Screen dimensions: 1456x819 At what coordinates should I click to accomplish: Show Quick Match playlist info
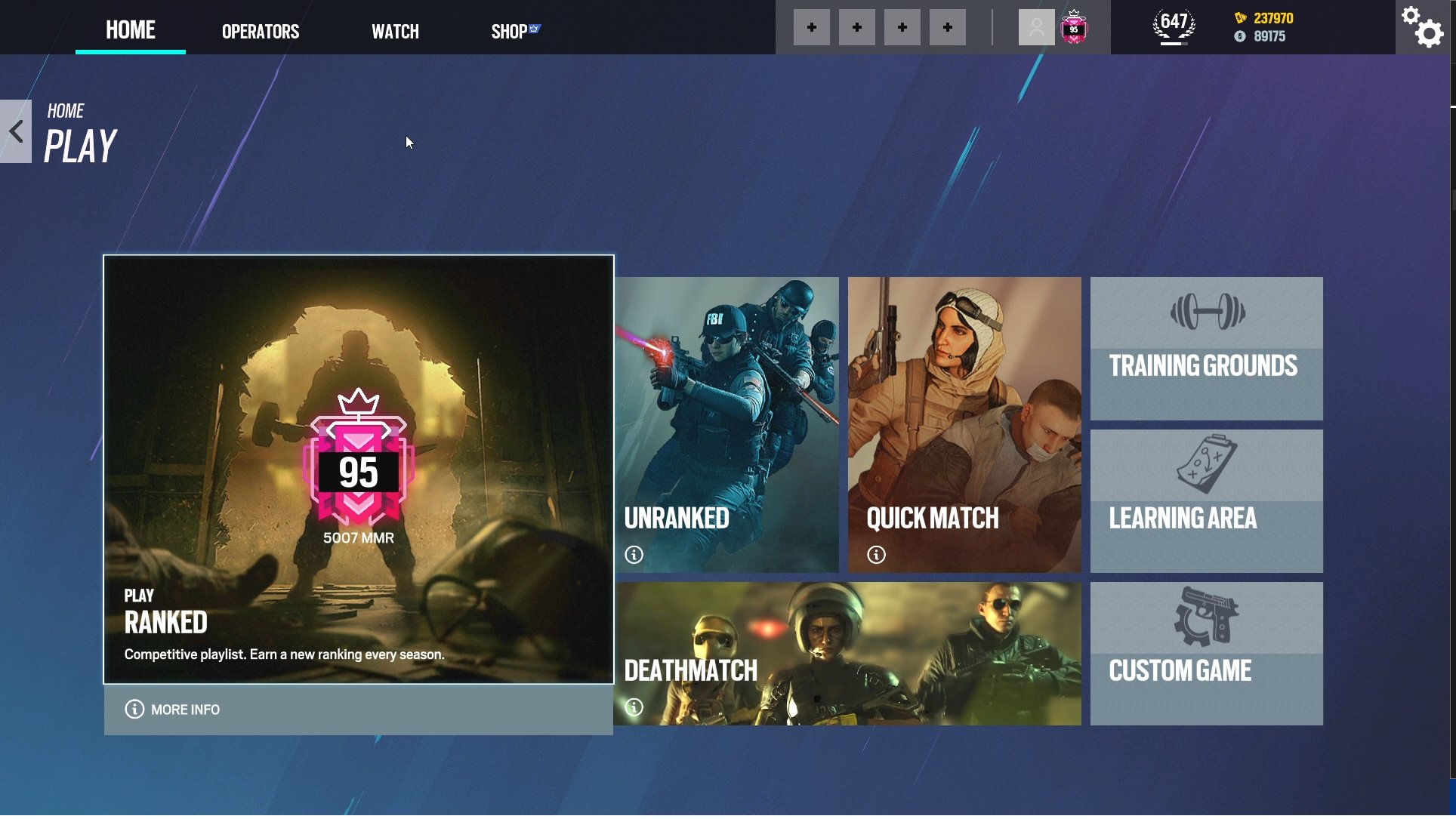pyautogui.click(x=876, y=555)
